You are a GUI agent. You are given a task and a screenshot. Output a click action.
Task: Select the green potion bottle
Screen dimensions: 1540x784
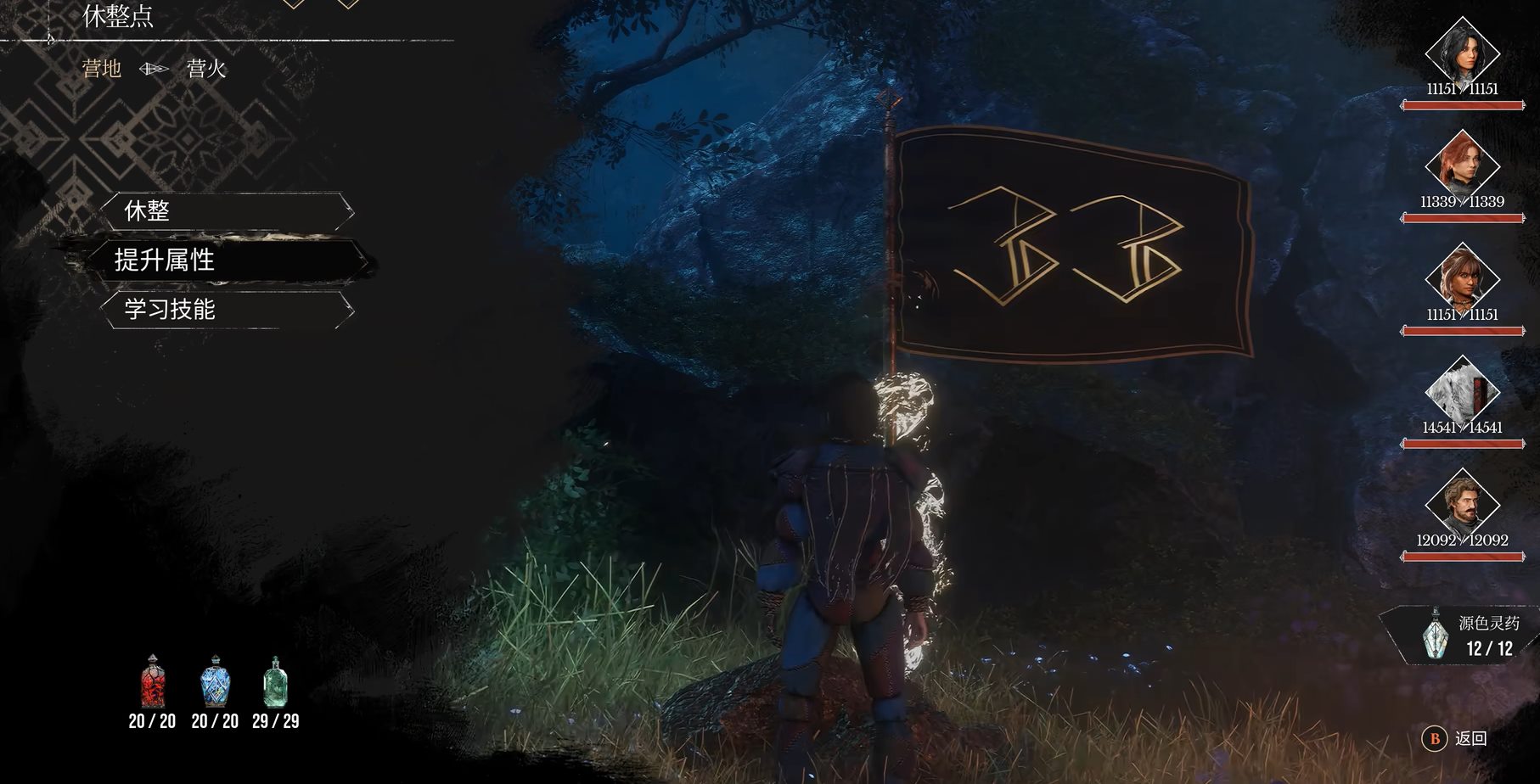point(275,681)
